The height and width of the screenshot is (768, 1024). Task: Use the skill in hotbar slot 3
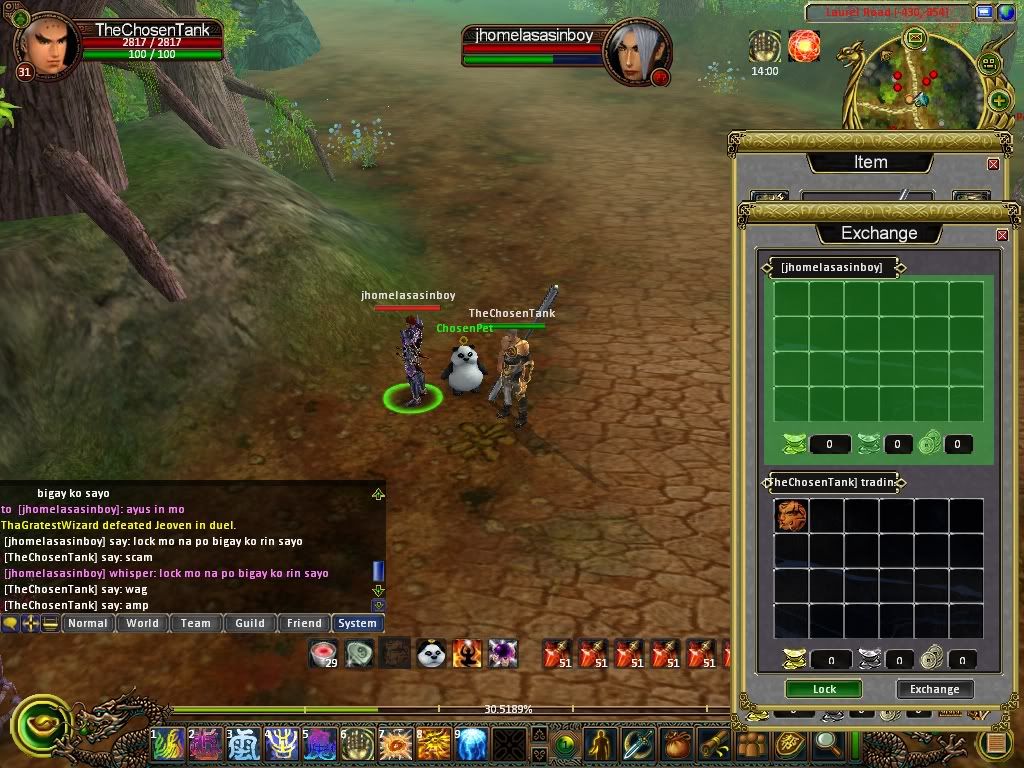pos(243,744)
